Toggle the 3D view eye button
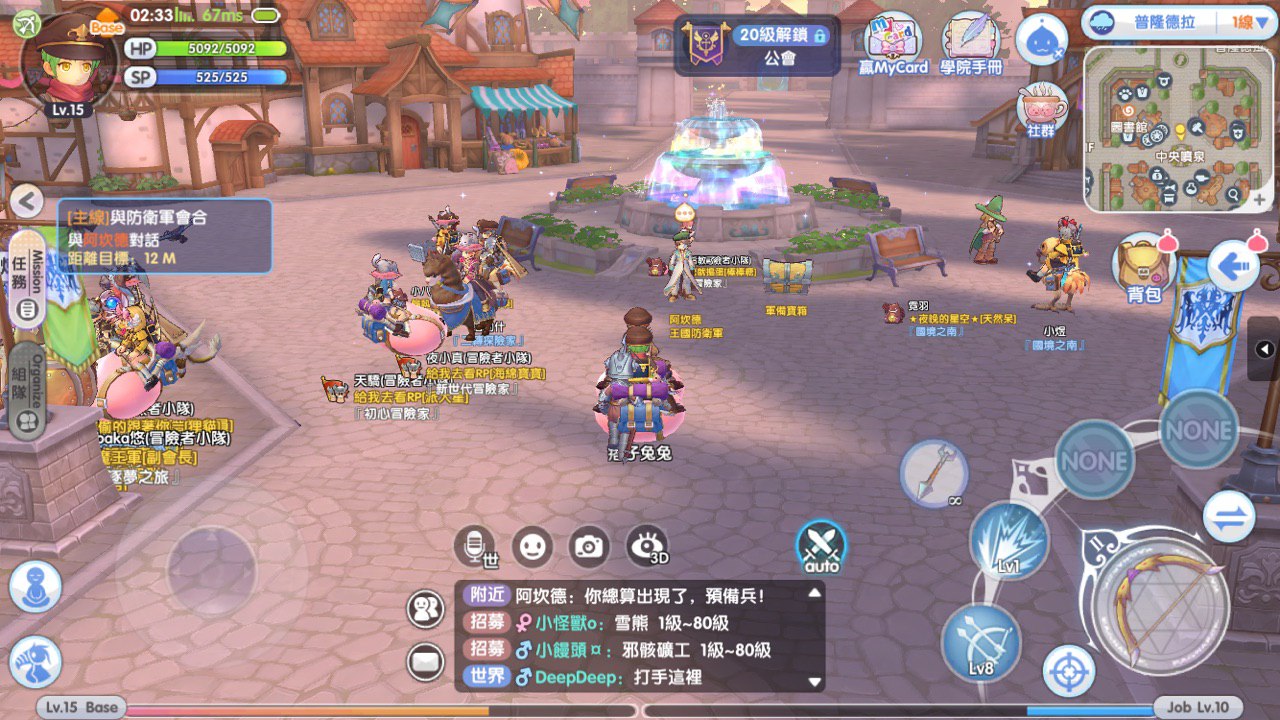 coord(647,546)
